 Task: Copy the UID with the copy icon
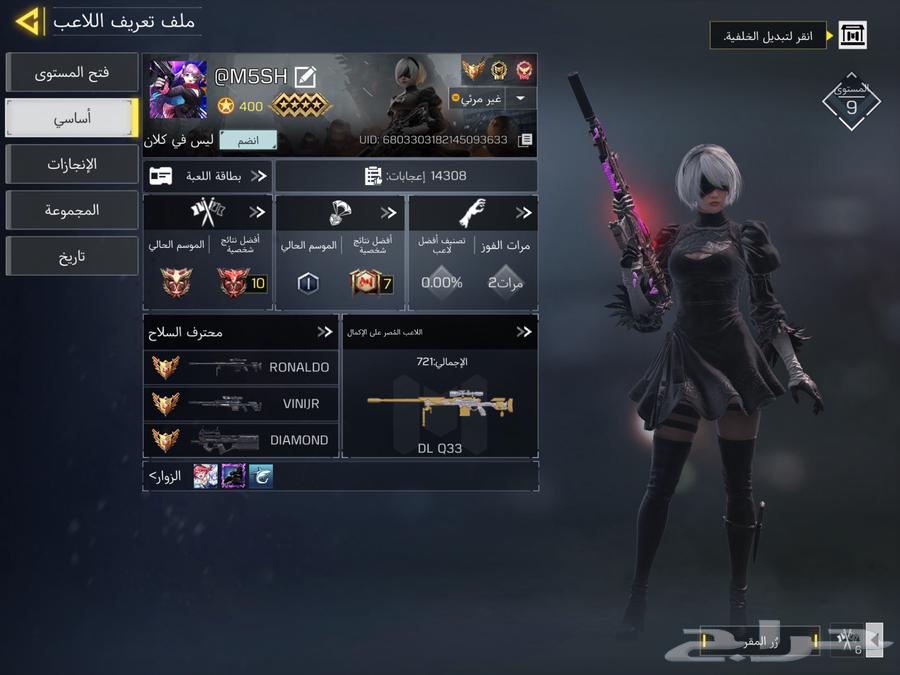point(525,140)
